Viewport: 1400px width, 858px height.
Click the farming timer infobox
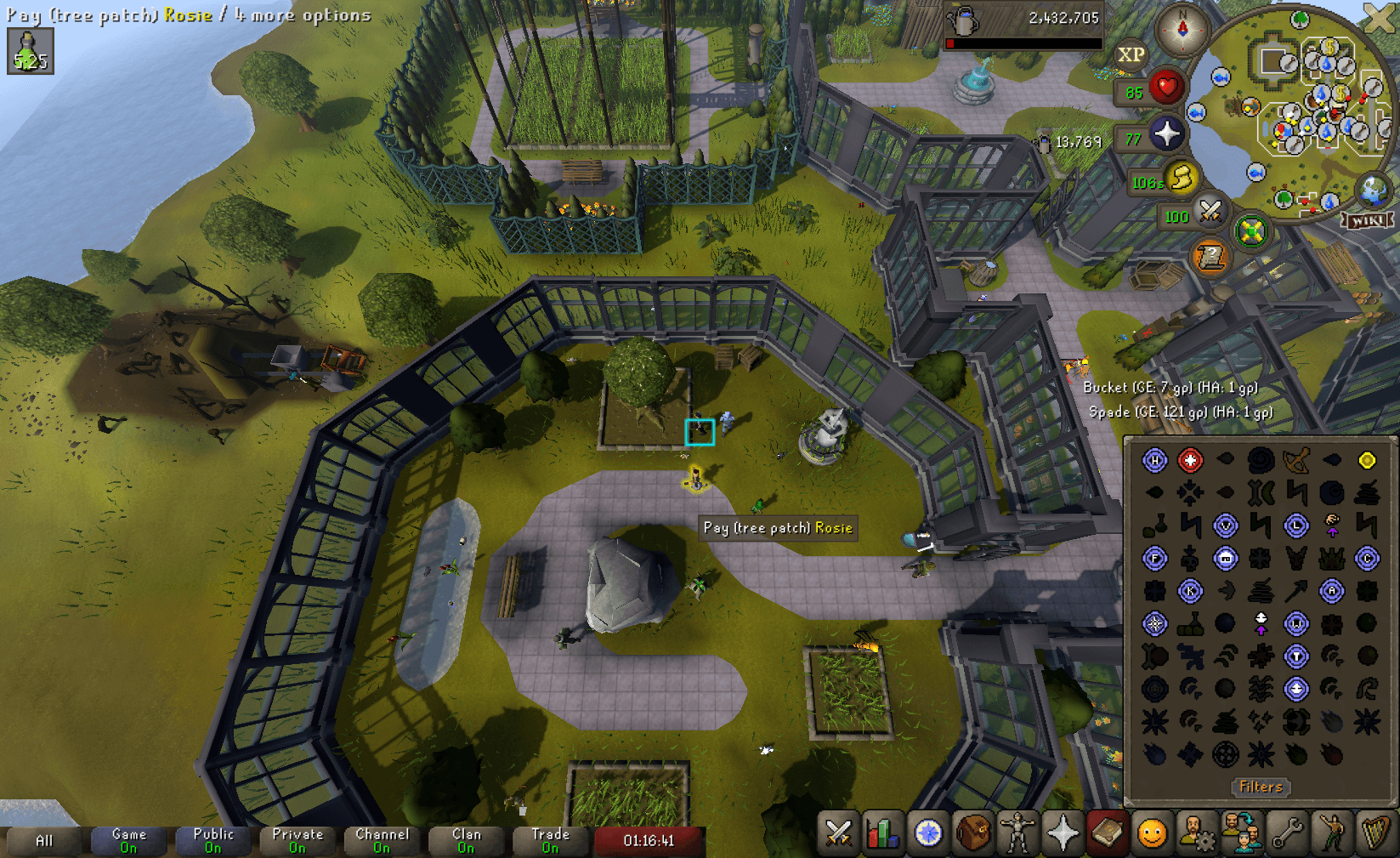coord(30,51)
